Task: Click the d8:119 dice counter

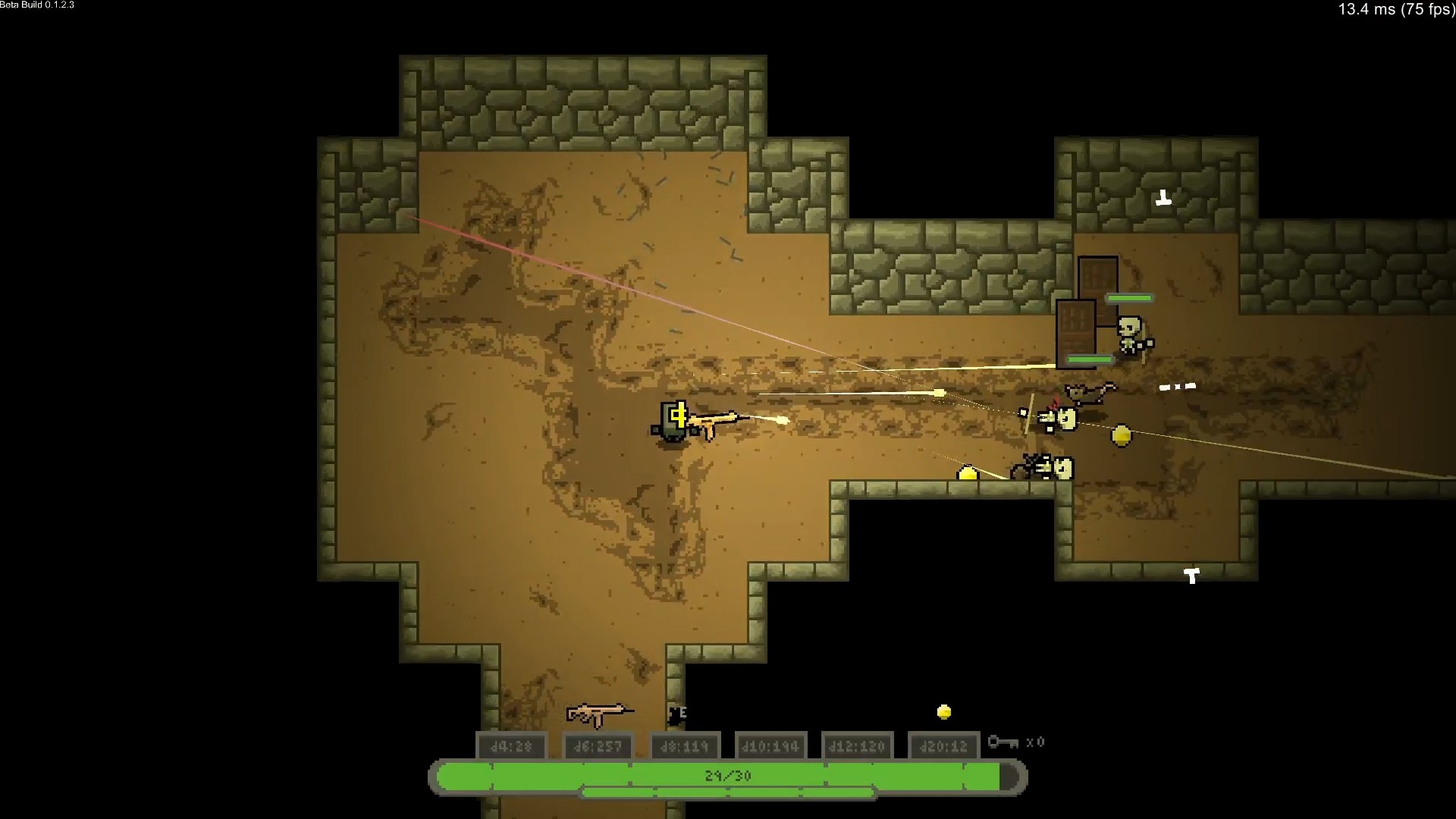Action: point(685,745)
